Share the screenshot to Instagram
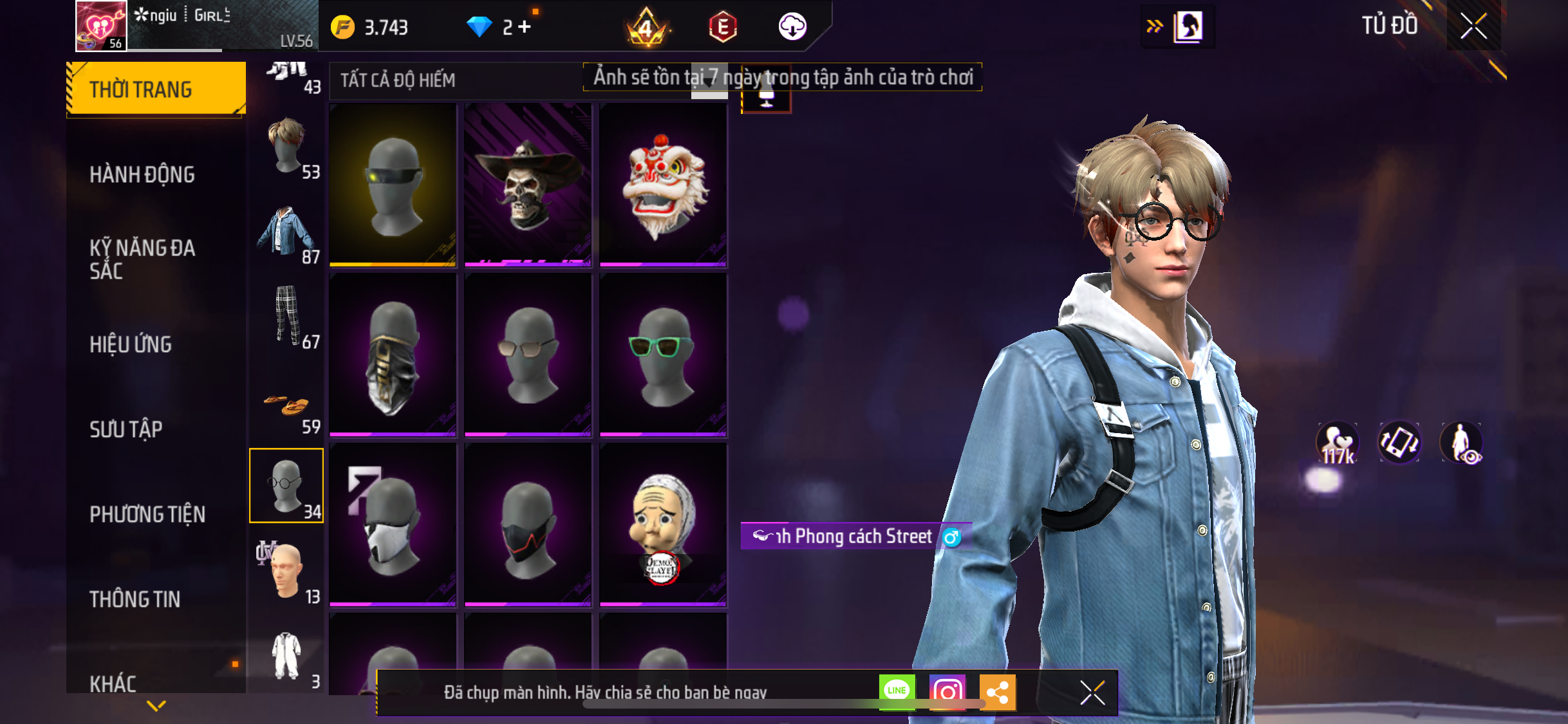The height and width of the screenshot is (724, 1568). (x=947, y=692)
